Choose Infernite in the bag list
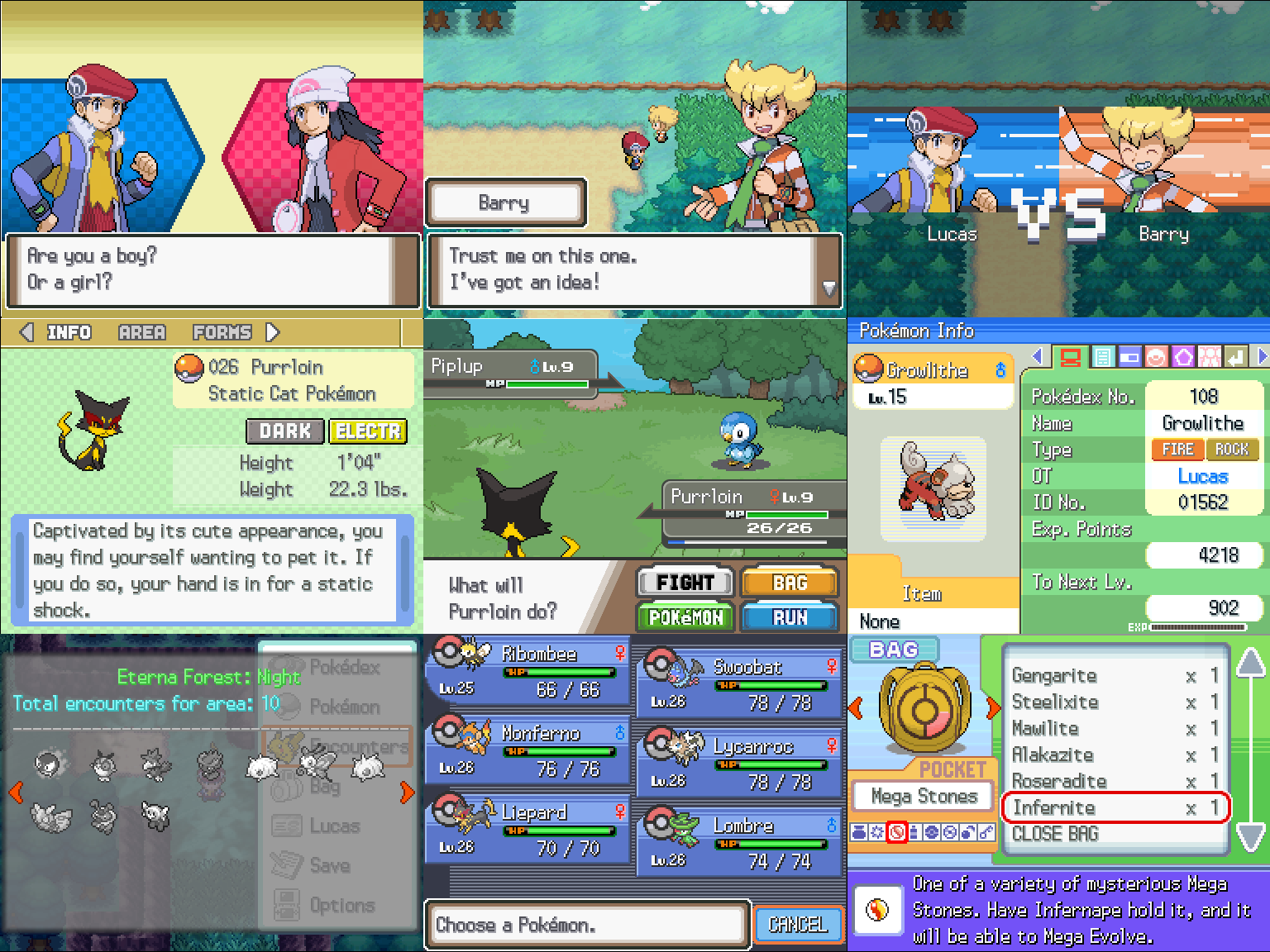The width and height of the screenshot is (1270, 952). 1115,808
